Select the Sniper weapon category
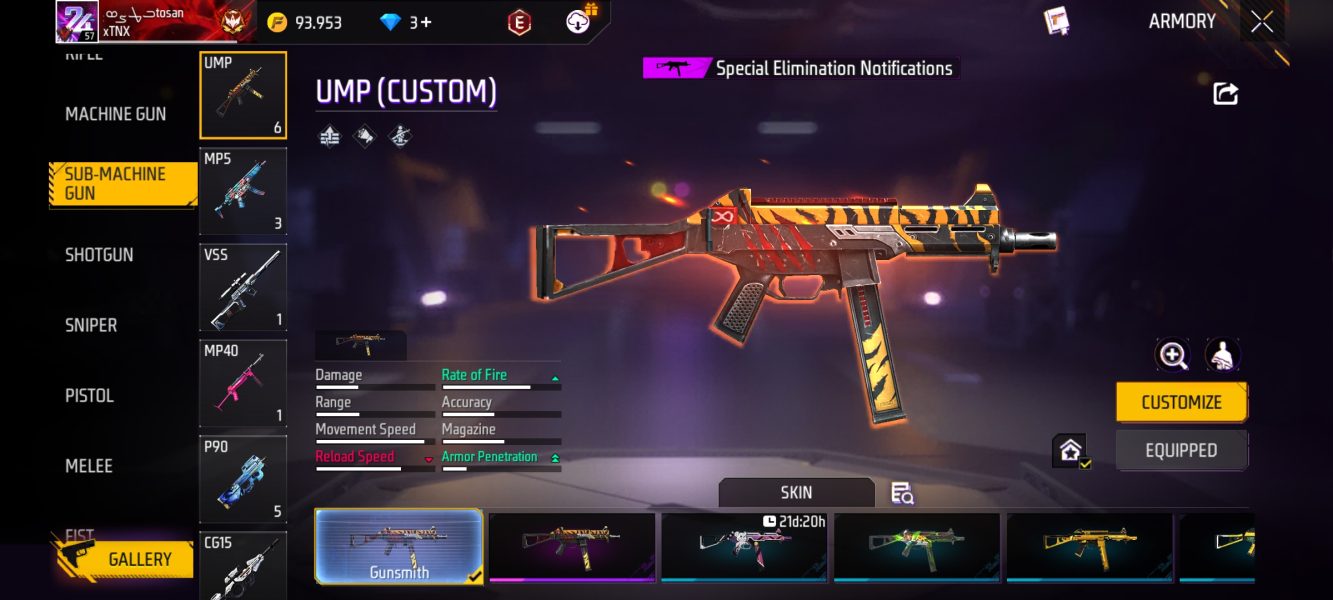The width and height of the screenshot is (1333, 600). coord(91,325)
